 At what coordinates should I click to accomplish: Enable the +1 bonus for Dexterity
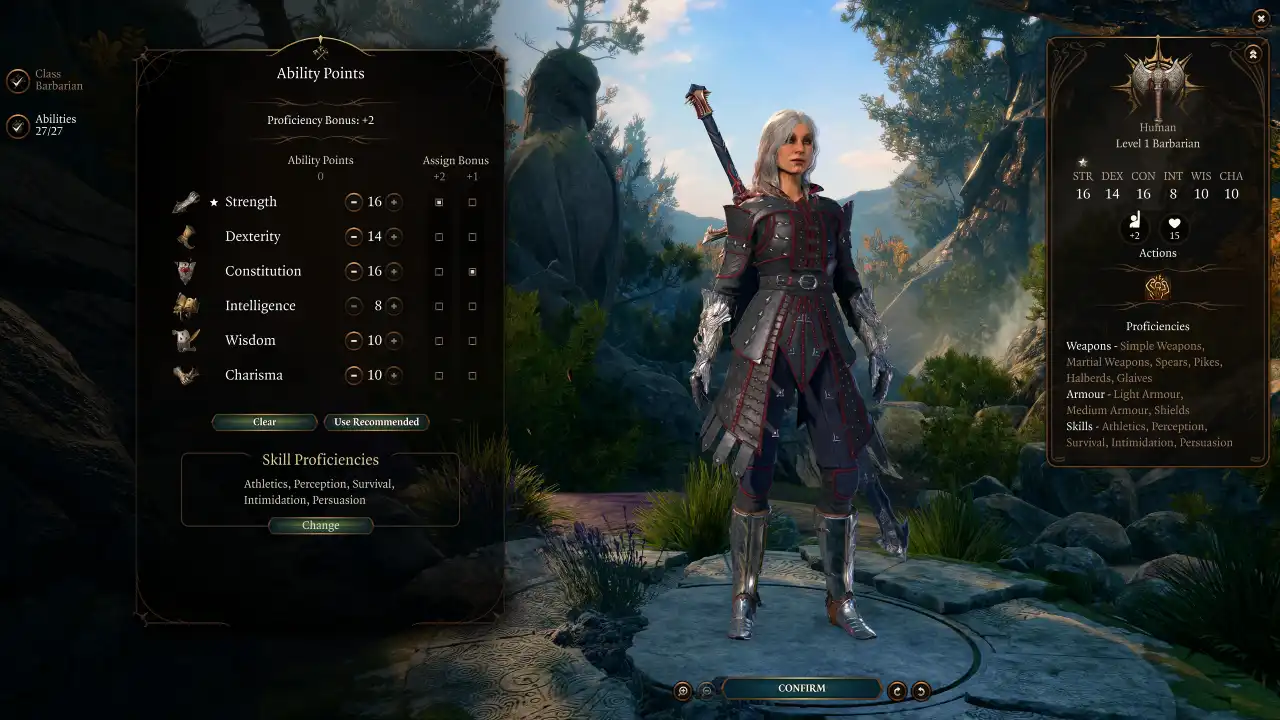click(472, 236)
